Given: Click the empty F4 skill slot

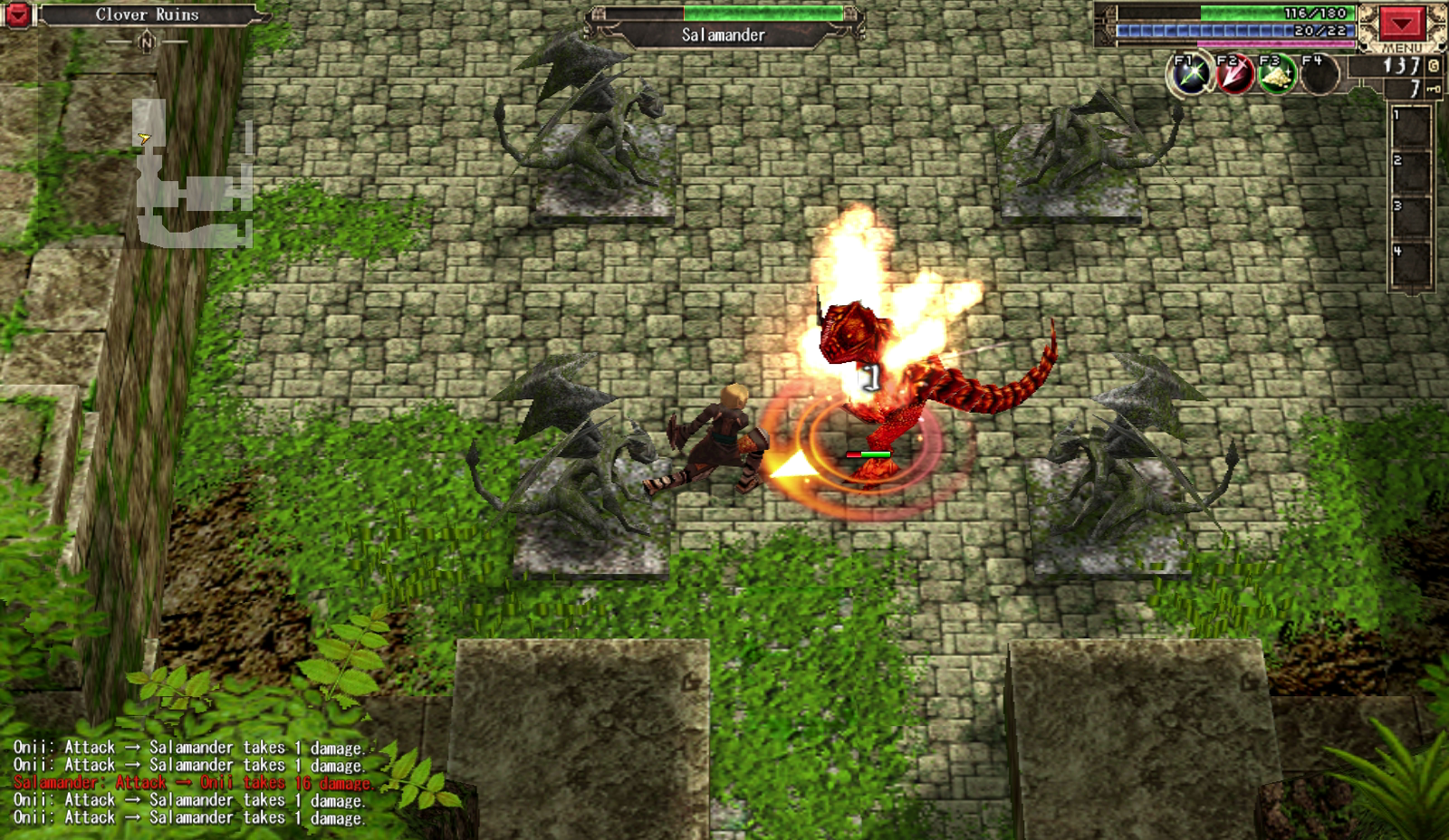Looking at the screenshot, I should pos(1318,74).
